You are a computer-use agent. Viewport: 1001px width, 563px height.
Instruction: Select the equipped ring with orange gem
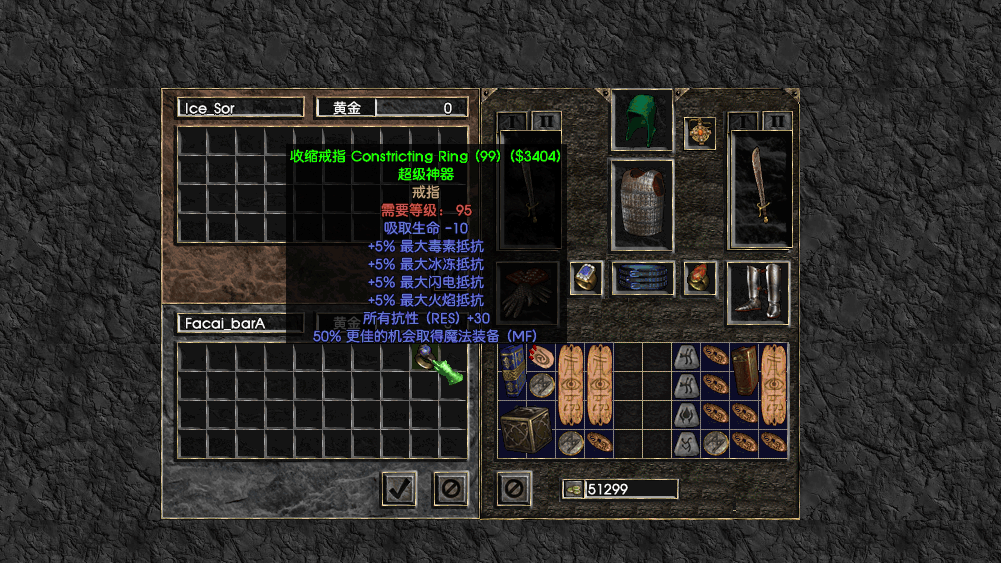coord(700,278)
